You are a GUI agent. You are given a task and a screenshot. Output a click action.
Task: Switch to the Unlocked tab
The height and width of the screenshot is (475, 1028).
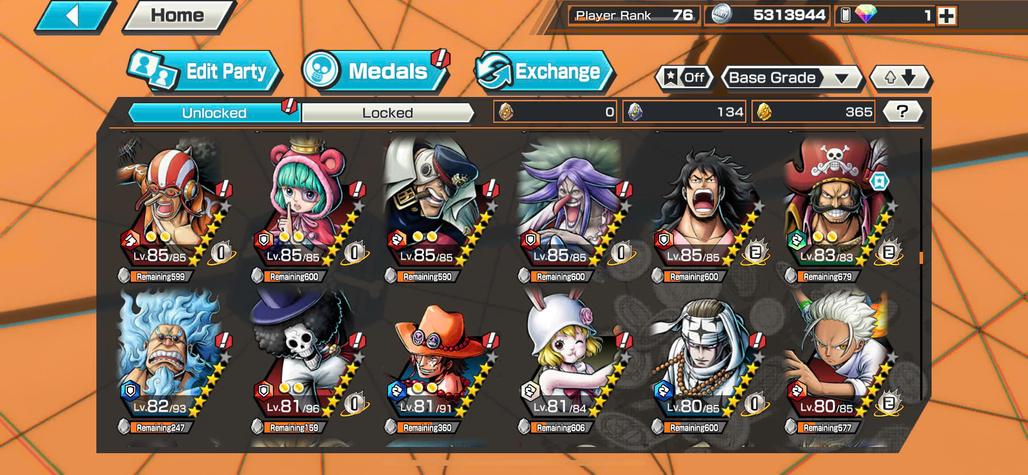click(x=214, y=112)
